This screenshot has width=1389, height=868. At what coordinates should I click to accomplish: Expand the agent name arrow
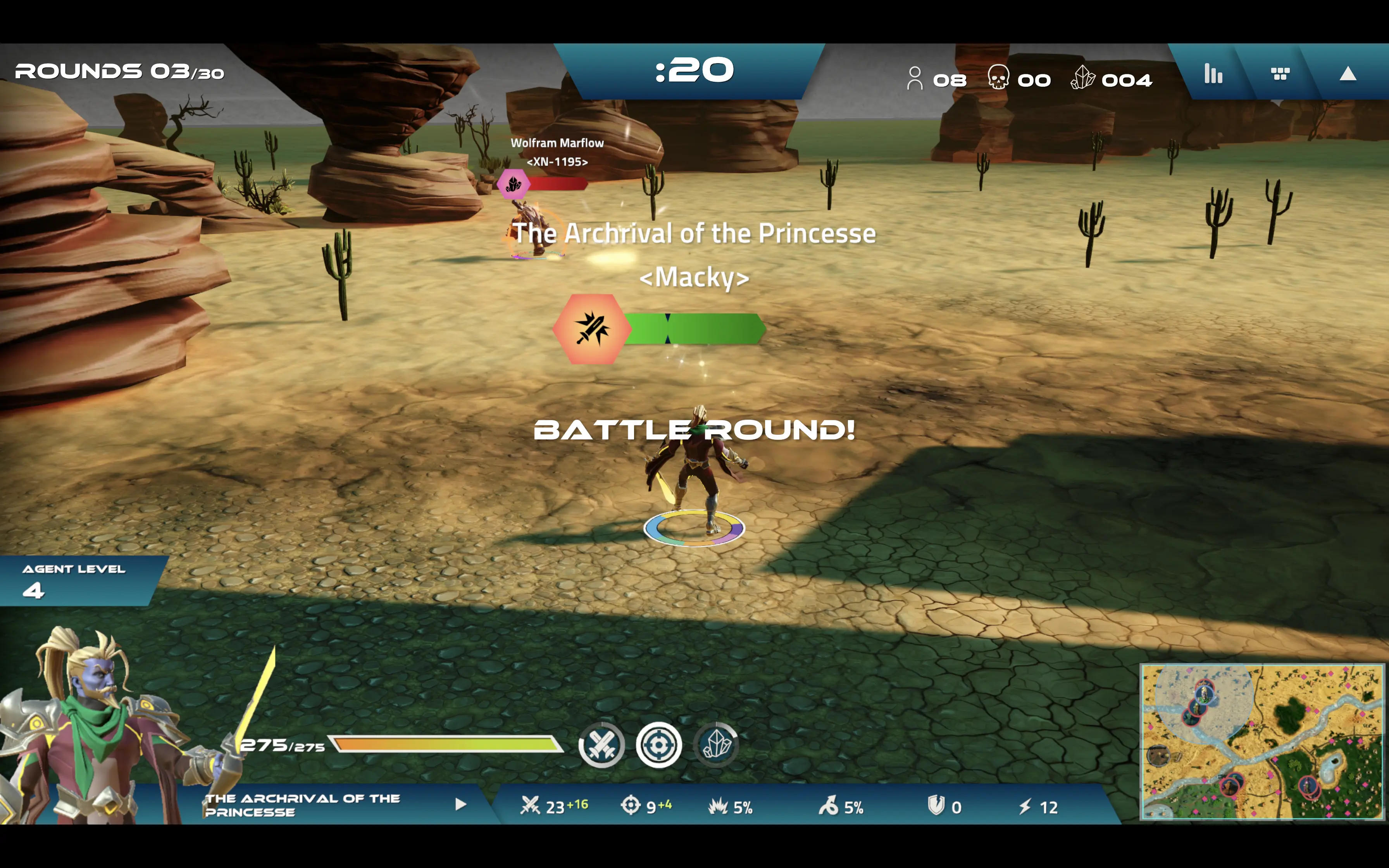(460, 804)
